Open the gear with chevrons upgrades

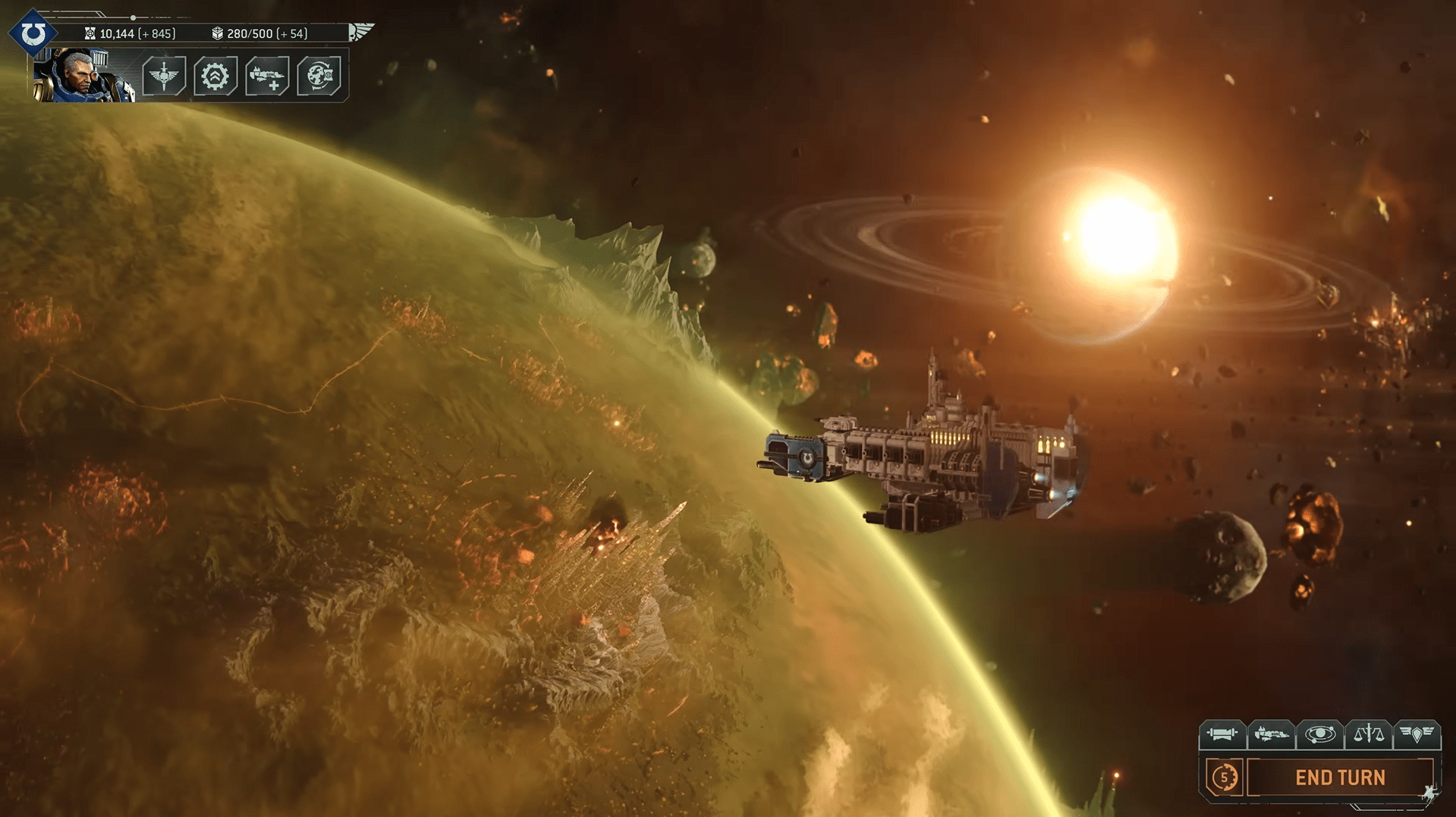[215, 76]
